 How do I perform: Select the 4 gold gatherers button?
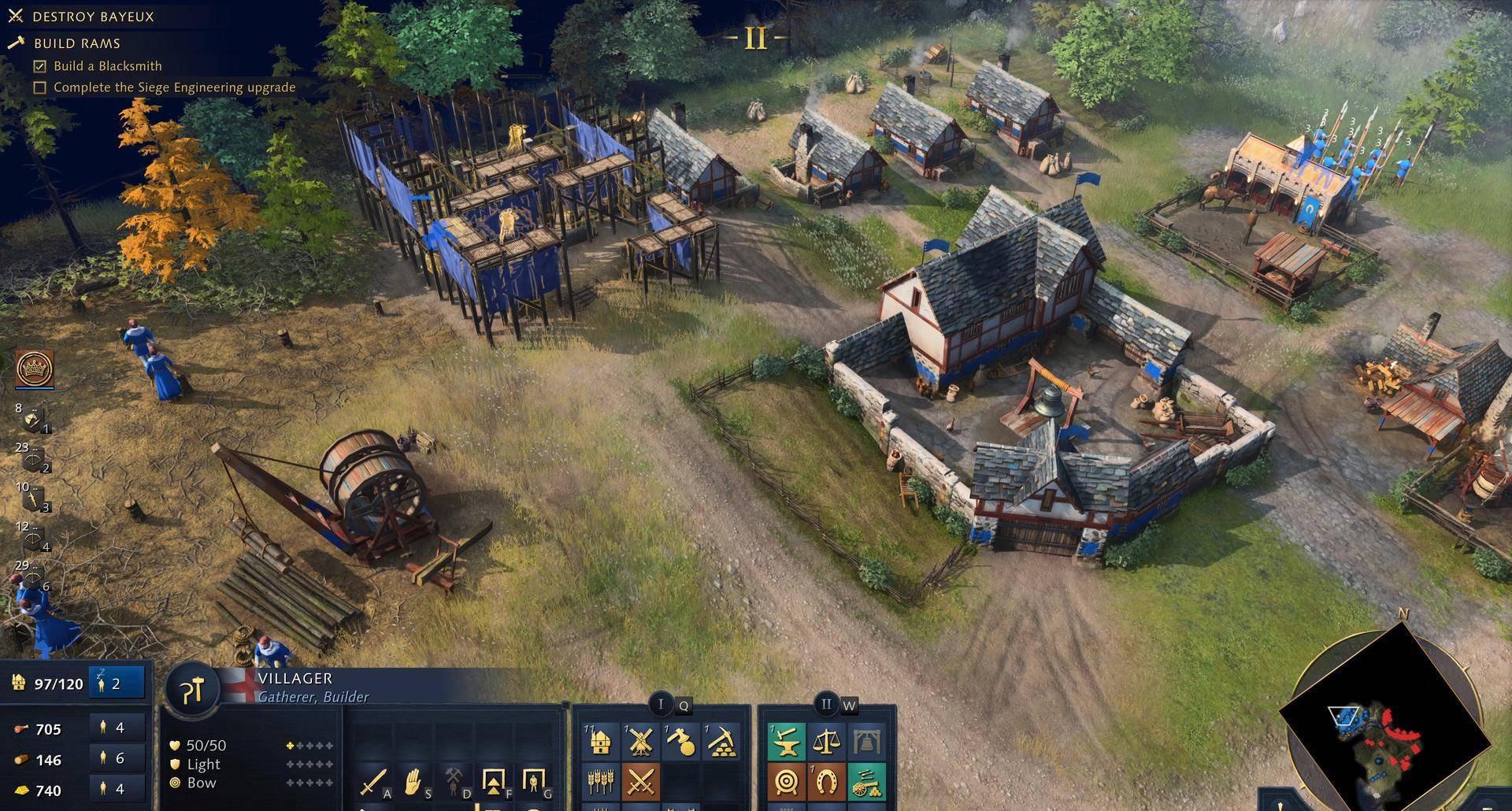tap(117, 789)
